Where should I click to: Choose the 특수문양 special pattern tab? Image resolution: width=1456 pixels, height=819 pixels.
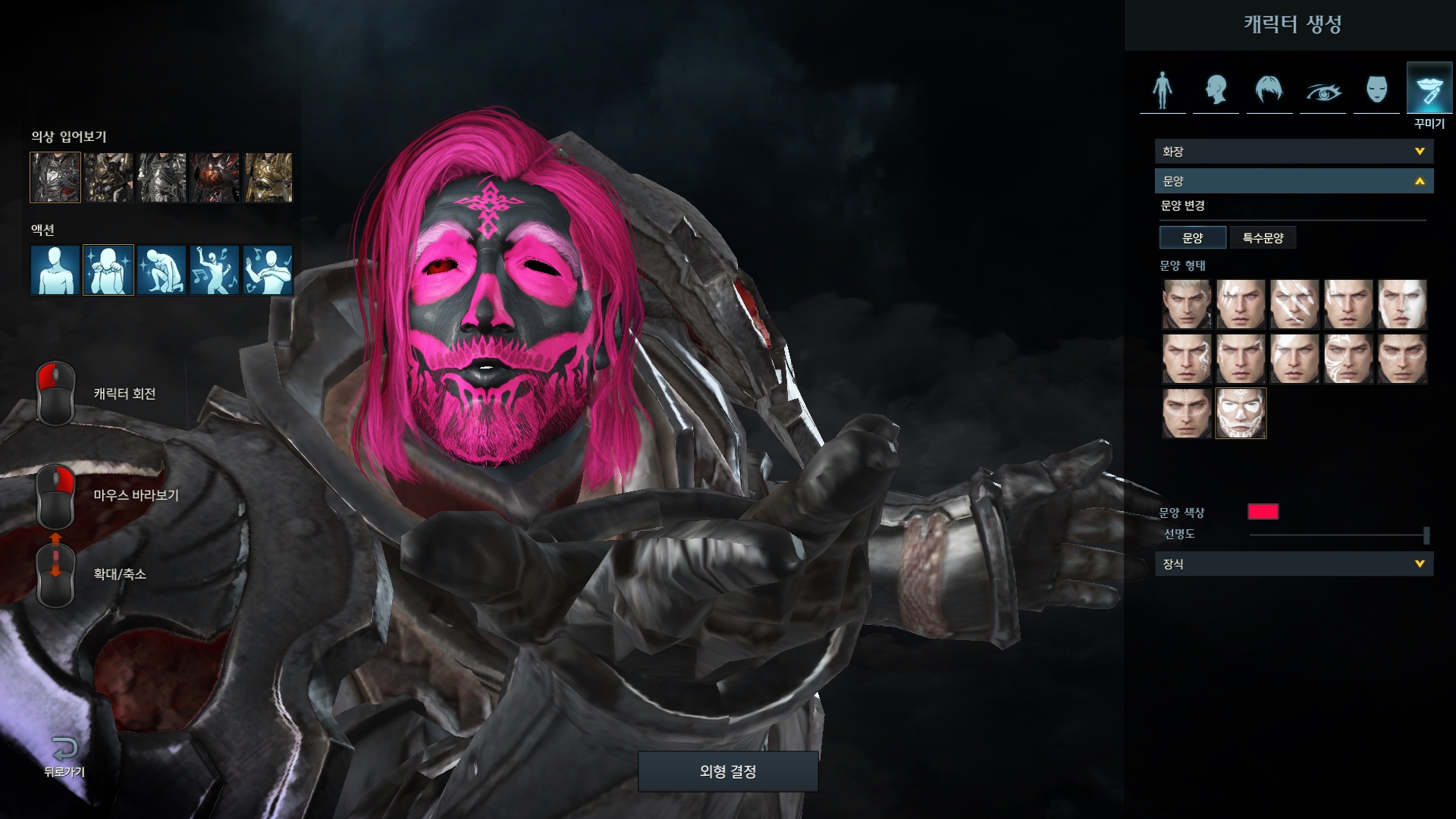pos(1263,238)
